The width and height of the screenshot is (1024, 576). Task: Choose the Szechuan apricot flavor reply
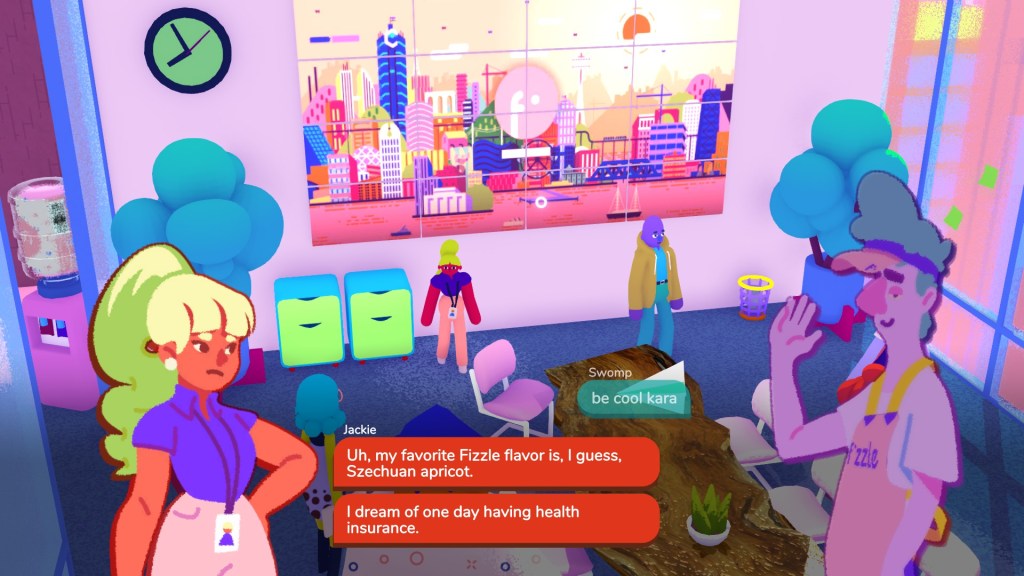point(496,463)
